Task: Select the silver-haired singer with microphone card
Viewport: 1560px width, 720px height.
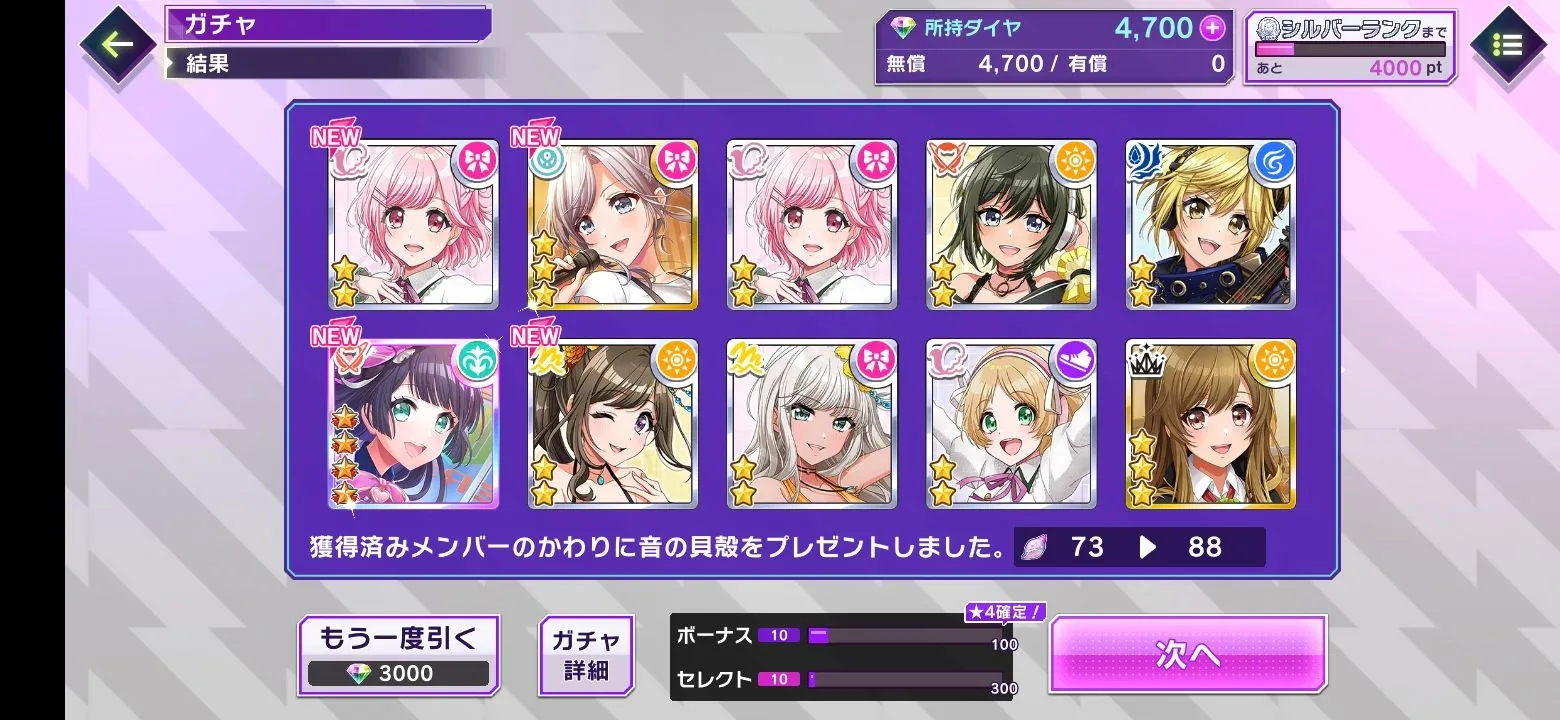Action: click(612, 225)
